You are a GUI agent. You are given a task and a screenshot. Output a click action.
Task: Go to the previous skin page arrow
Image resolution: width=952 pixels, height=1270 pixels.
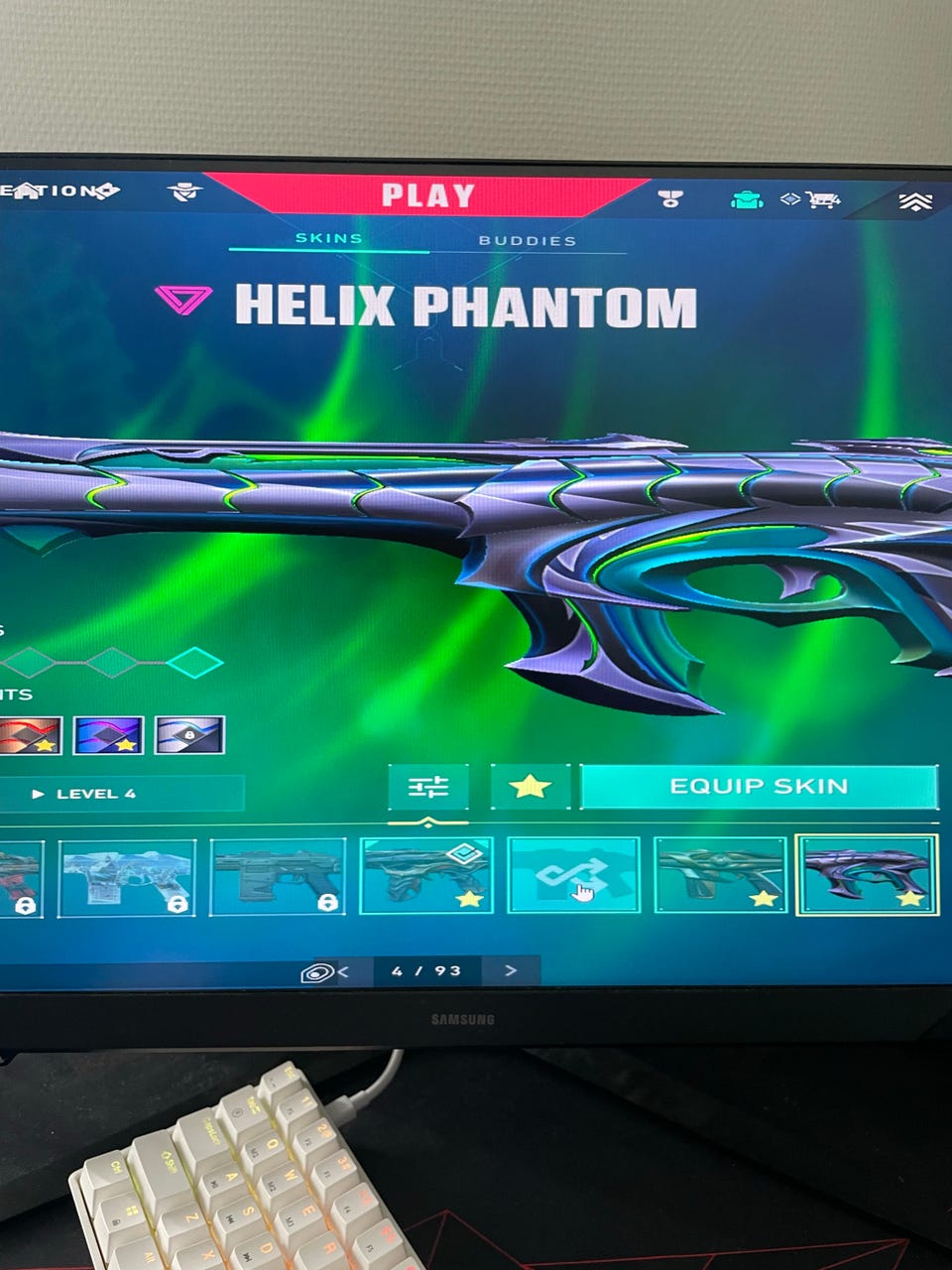coord(343,971)
